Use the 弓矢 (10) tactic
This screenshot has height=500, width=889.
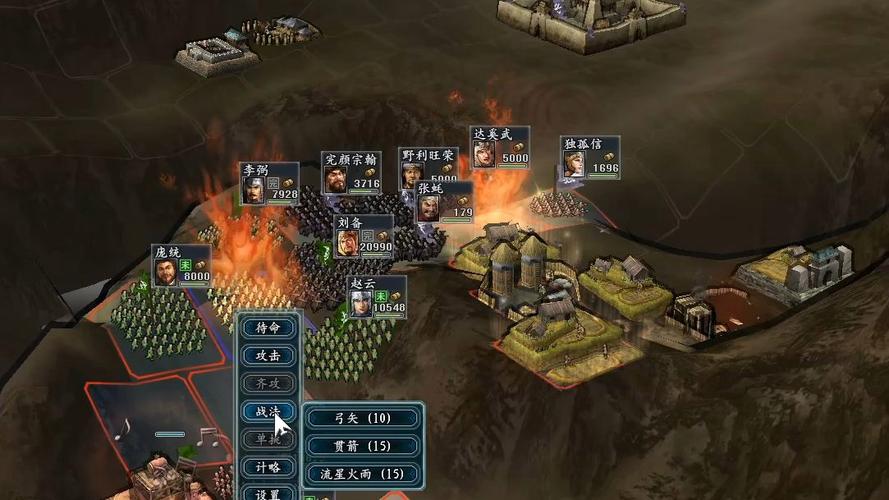pyautogui.click(x=363, y=418)
